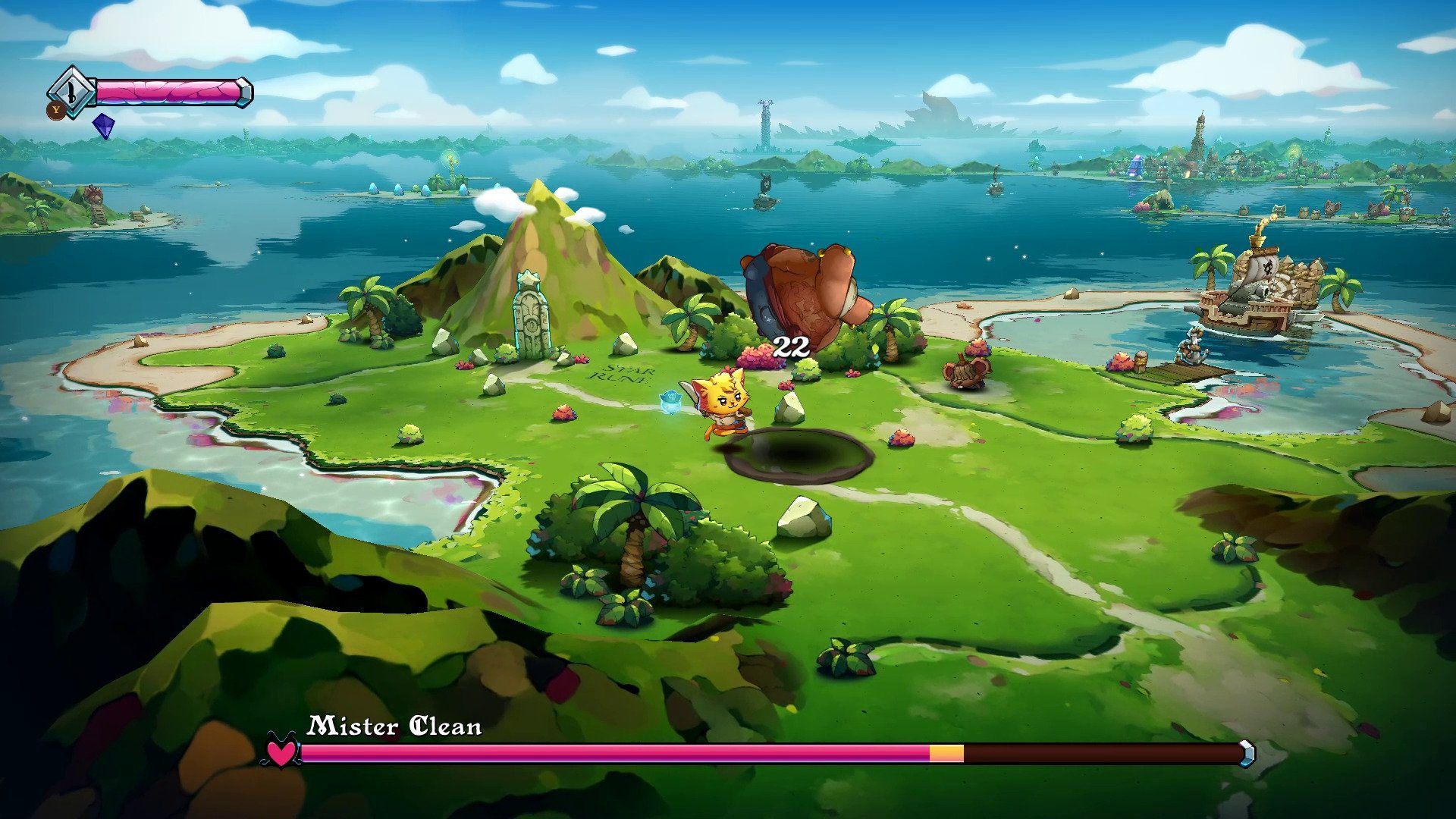
Task: Click the purple mana crystal icon
Action: 104,126
